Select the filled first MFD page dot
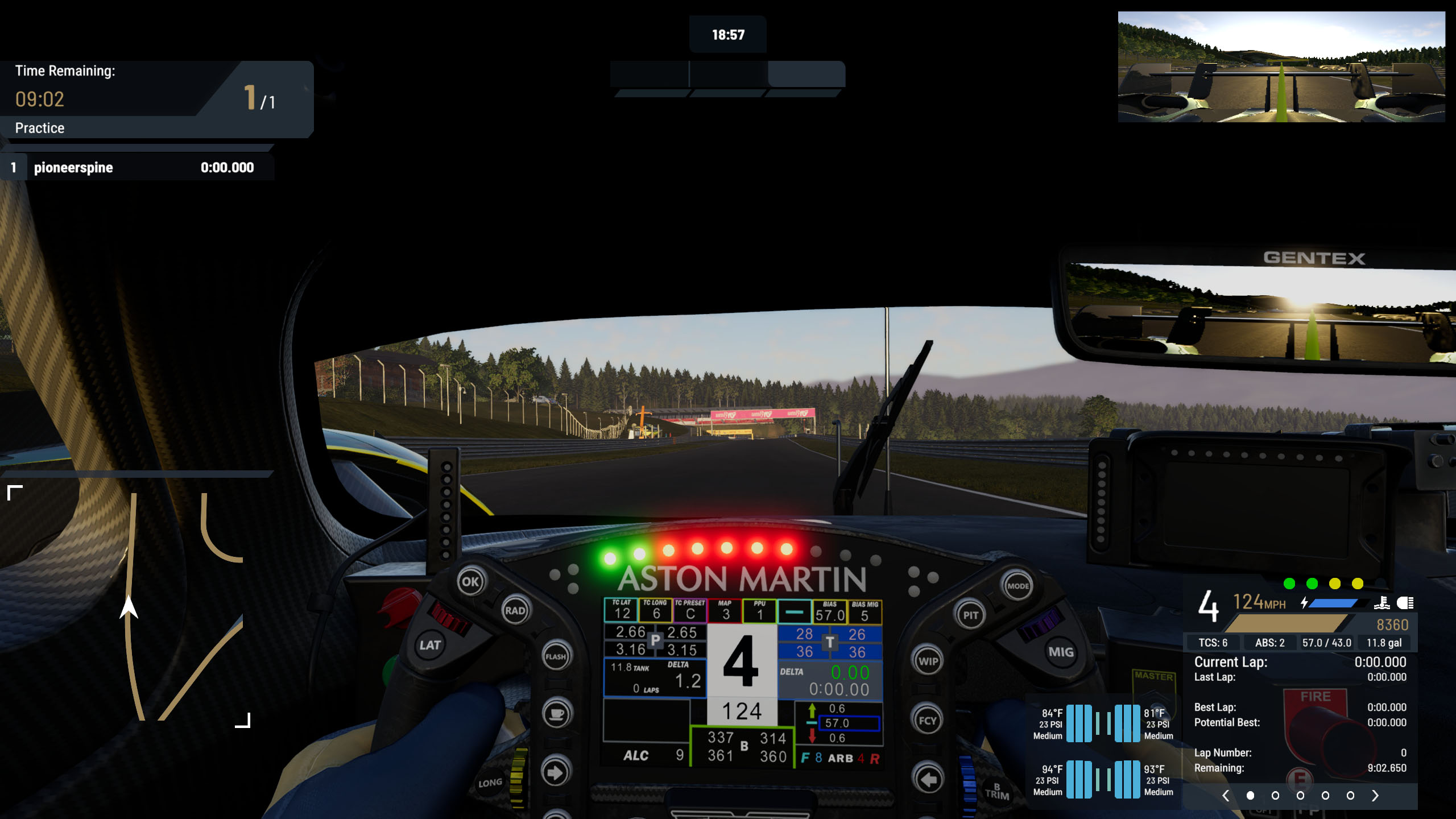 1250,796
